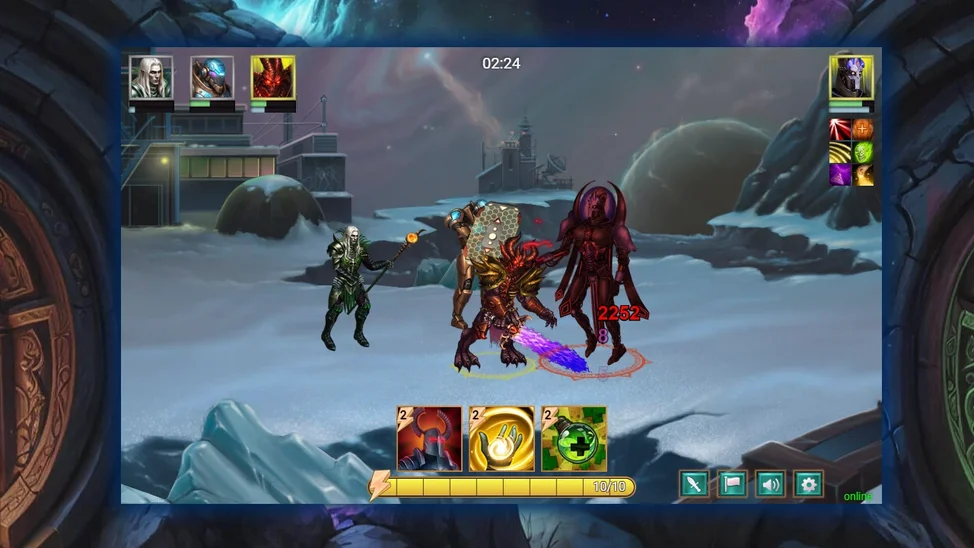Use the golden glowing hand ability card
Image resolution: width=974 pixels, height=548 pixels.
501,438
